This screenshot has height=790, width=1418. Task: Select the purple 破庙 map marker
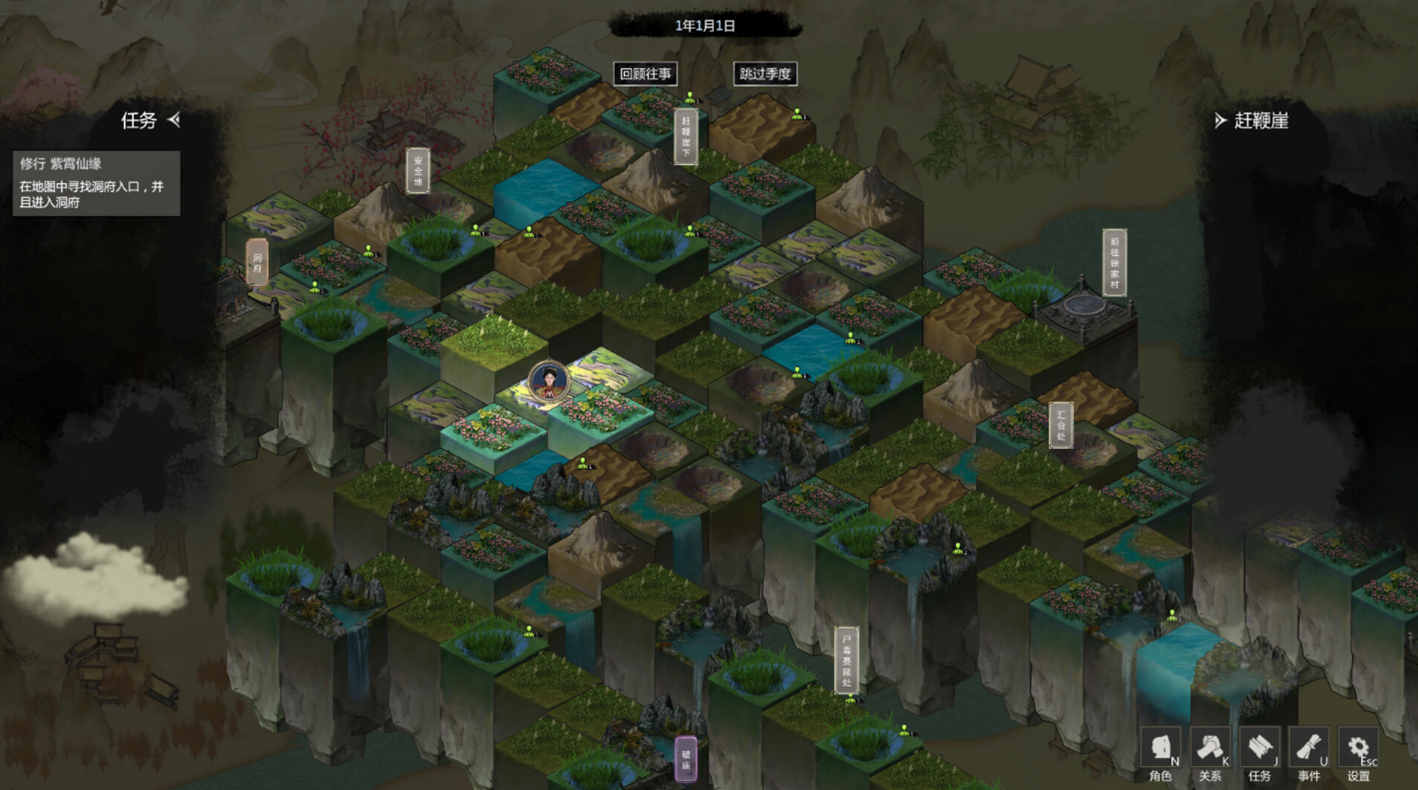pyautogui.click(x=686, y=759)
